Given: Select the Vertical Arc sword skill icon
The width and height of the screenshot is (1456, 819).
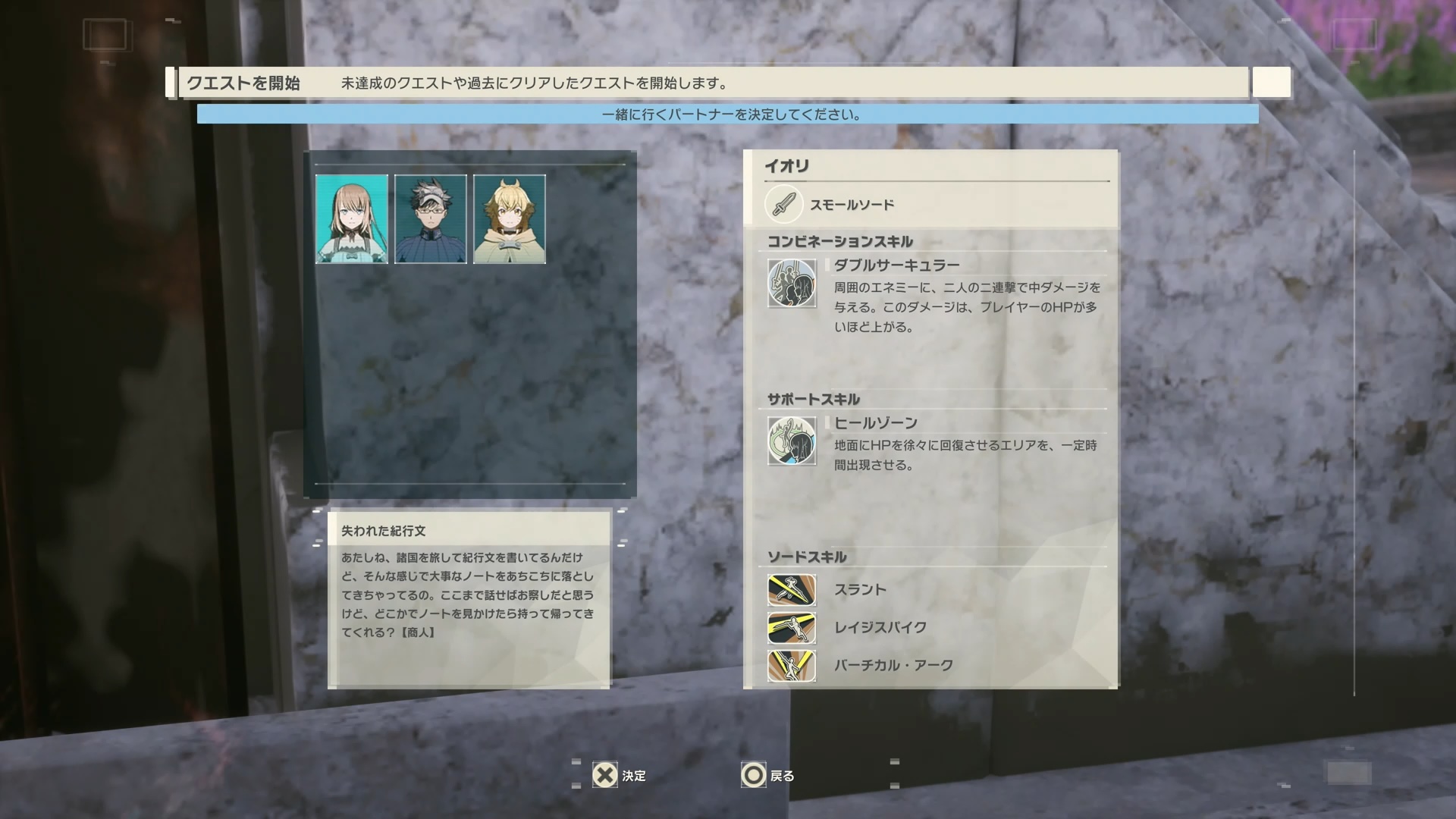Looking at the screenshot, I should point(791,665).
